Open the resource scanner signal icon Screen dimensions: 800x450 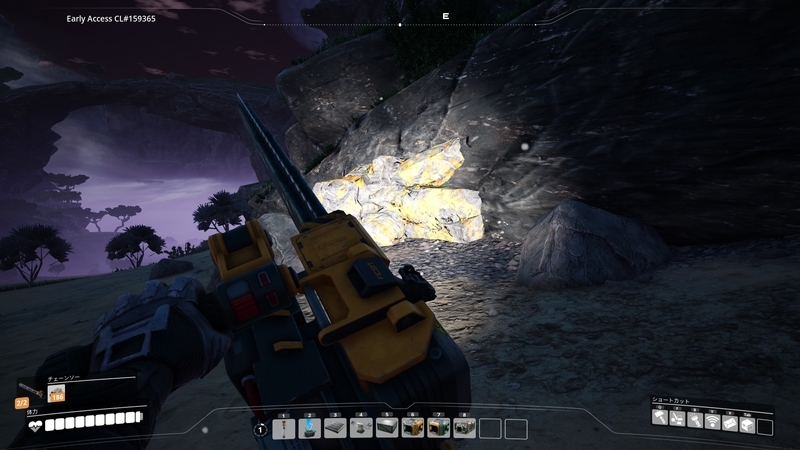[x=713, y=420]
